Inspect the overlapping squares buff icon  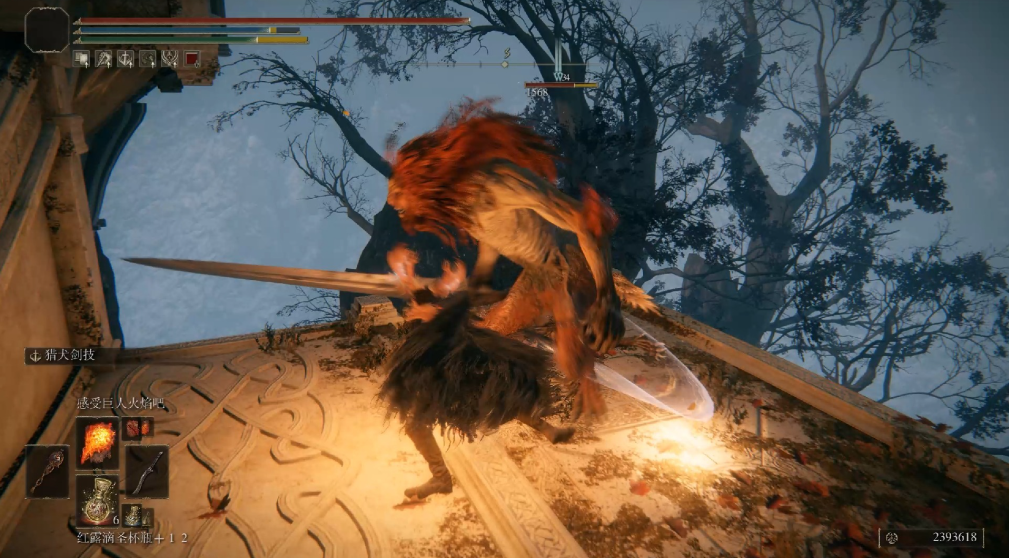[82, 59]
